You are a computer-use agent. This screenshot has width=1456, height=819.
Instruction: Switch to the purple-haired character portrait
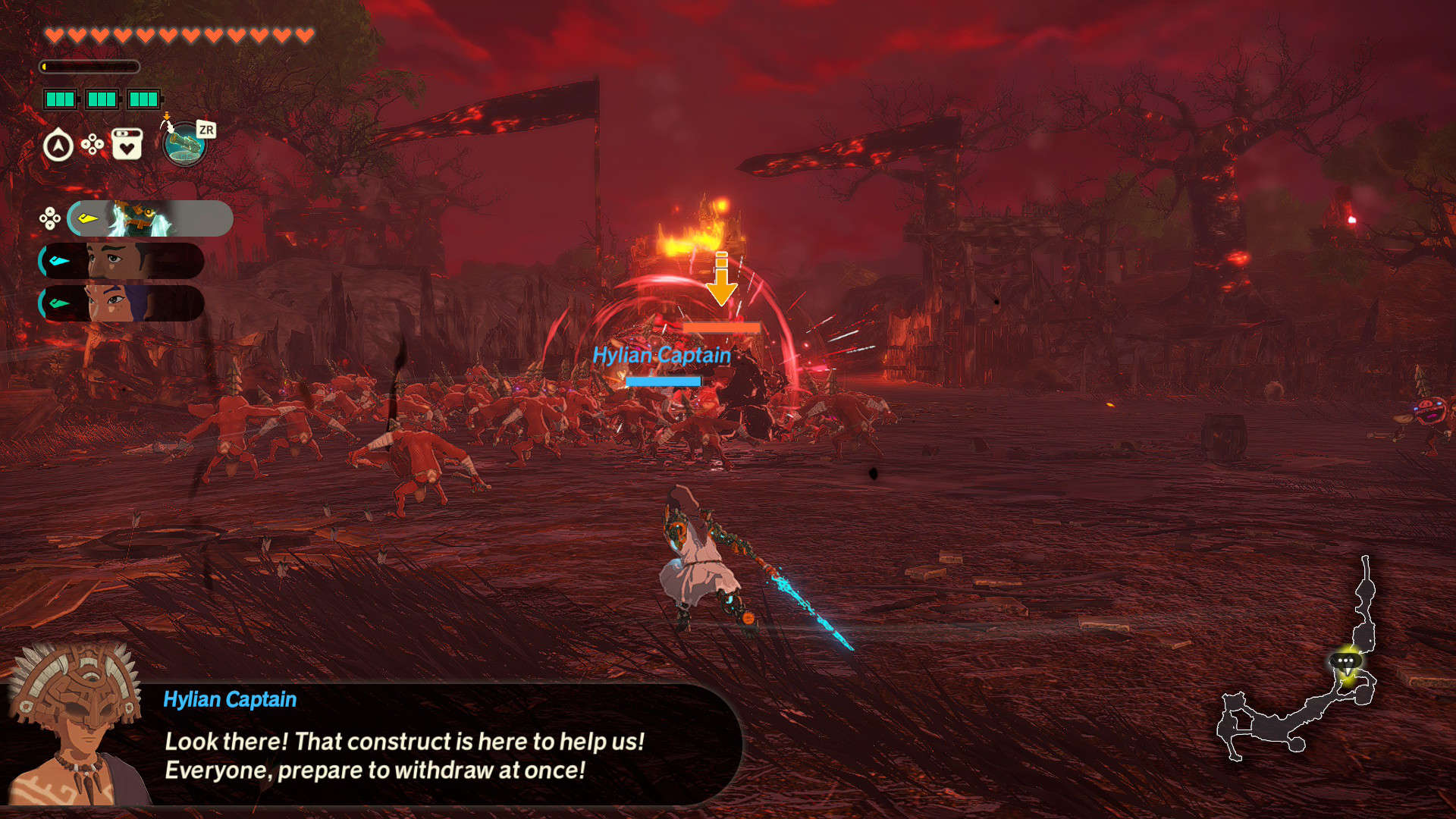pyautogui.click(x=121, y=303)
